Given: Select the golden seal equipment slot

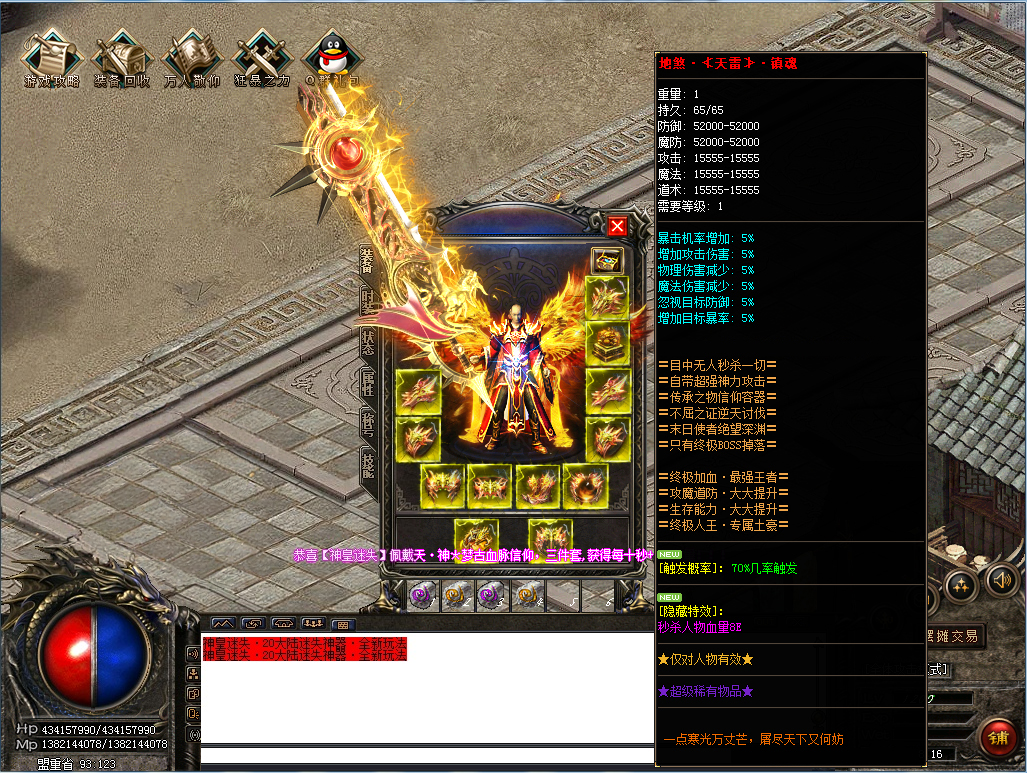Looking at the screenshot, I should point(607,343).
